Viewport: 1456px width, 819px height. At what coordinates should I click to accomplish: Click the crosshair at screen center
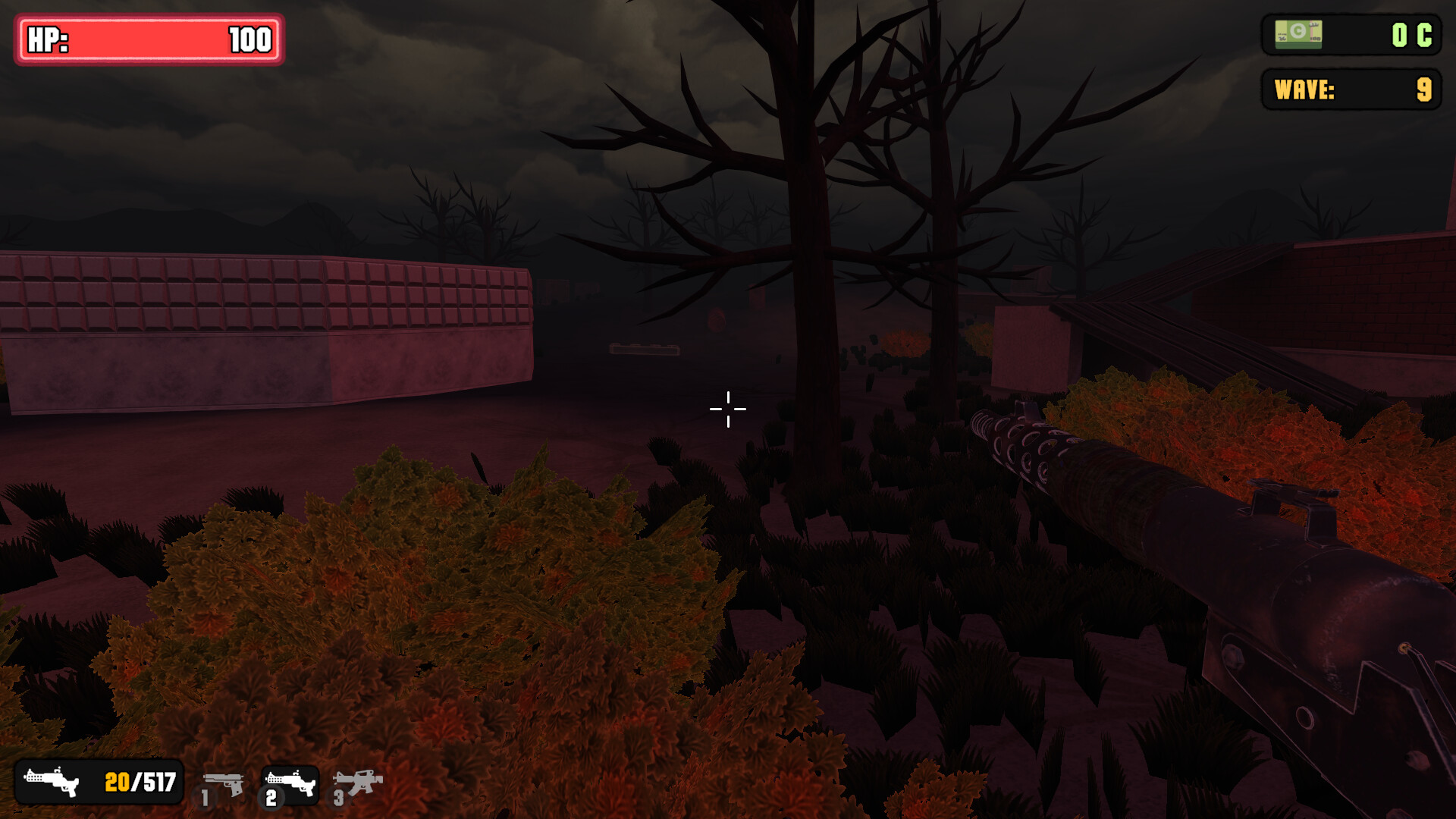pos(727,409)
